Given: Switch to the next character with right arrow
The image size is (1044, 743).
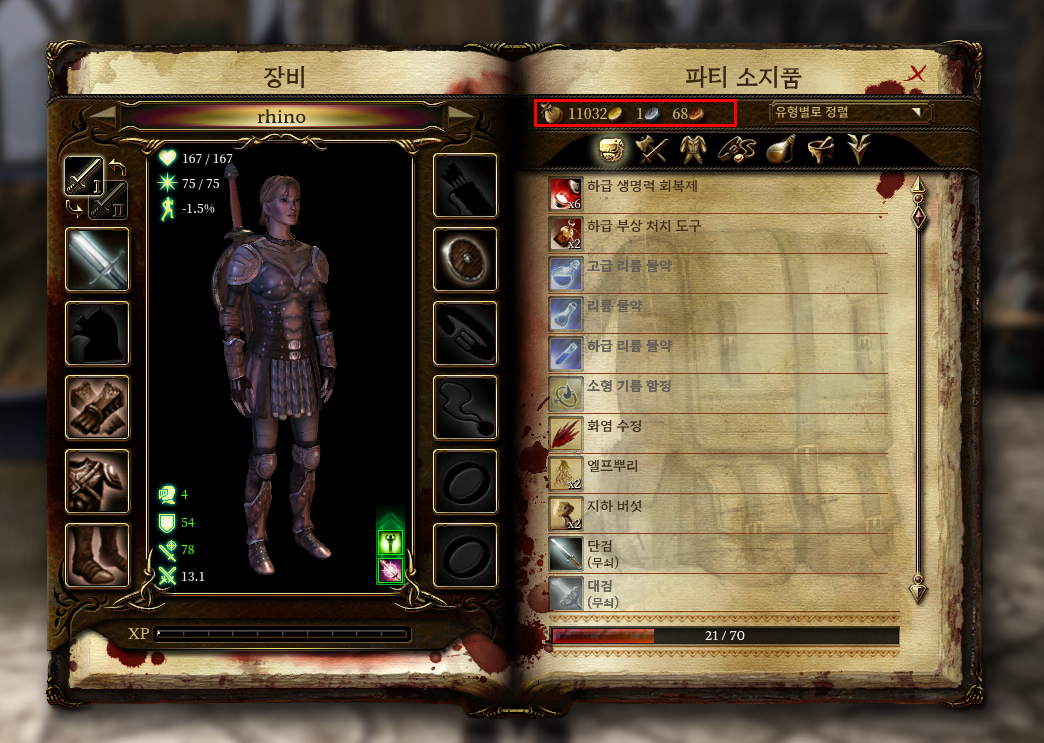Looking at the screenshot, I should point(461,117).
